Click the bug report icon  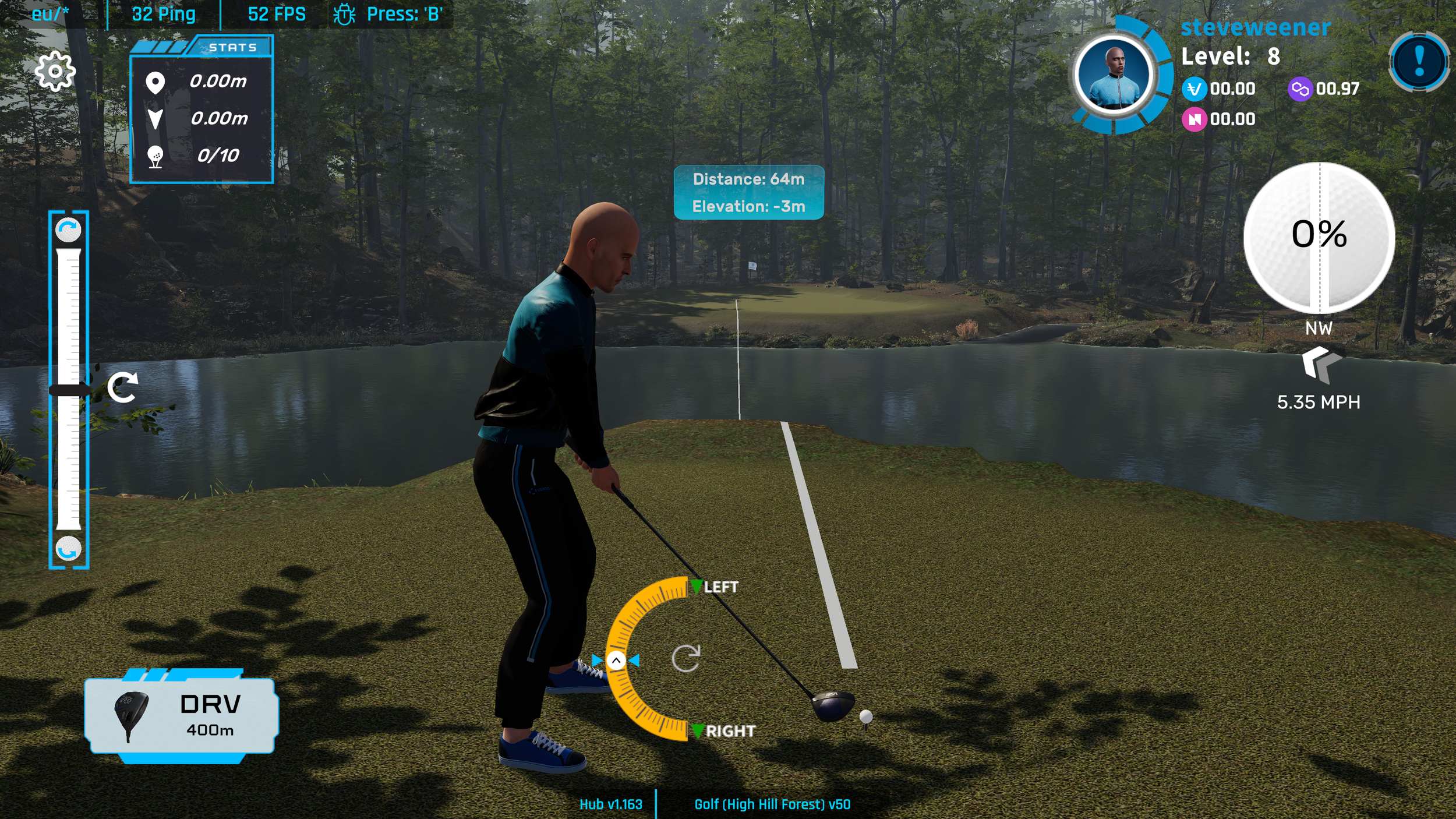344,14
